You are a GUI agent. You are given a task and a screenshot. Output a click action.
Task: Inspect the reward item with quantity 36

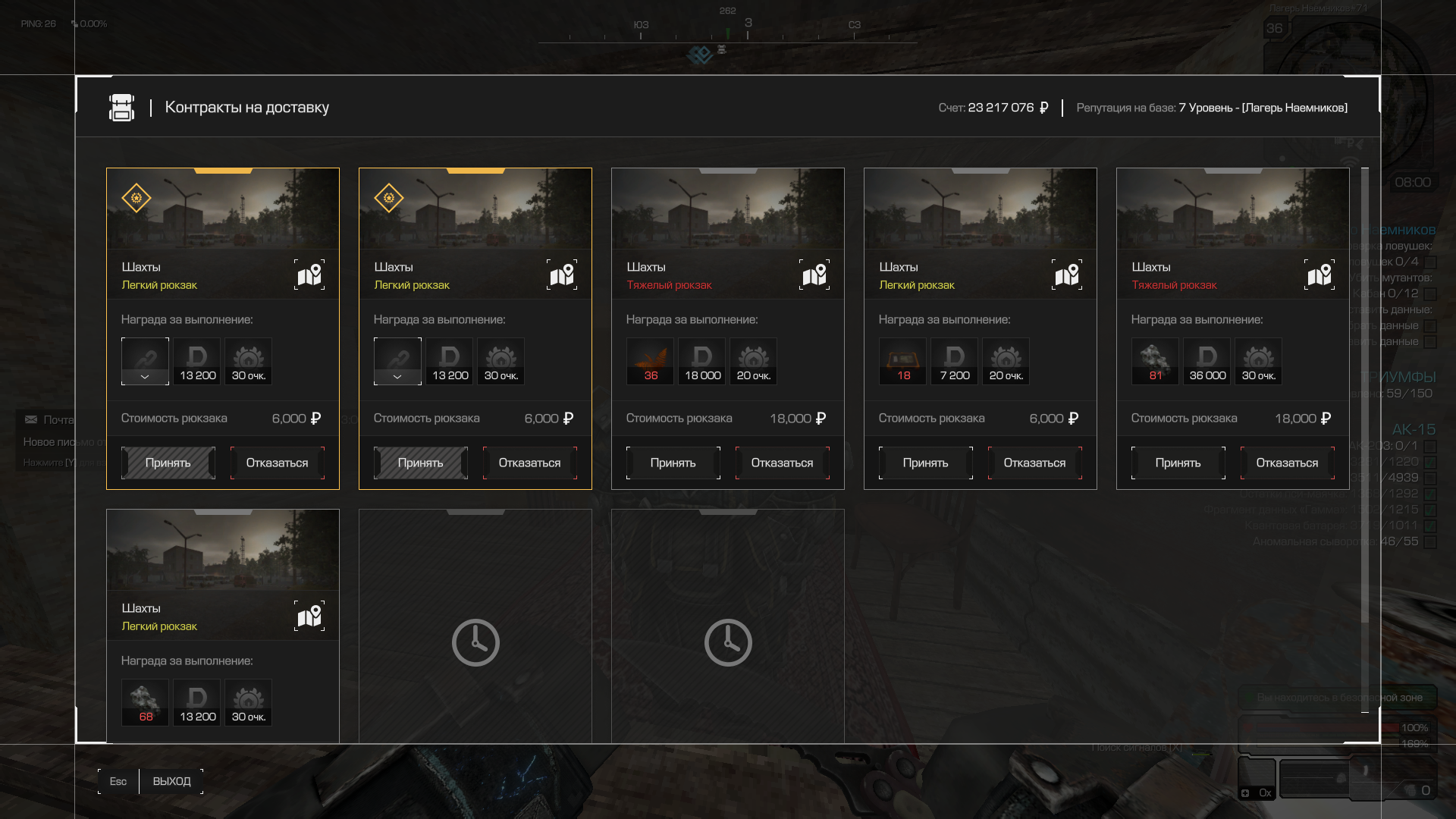651,361
